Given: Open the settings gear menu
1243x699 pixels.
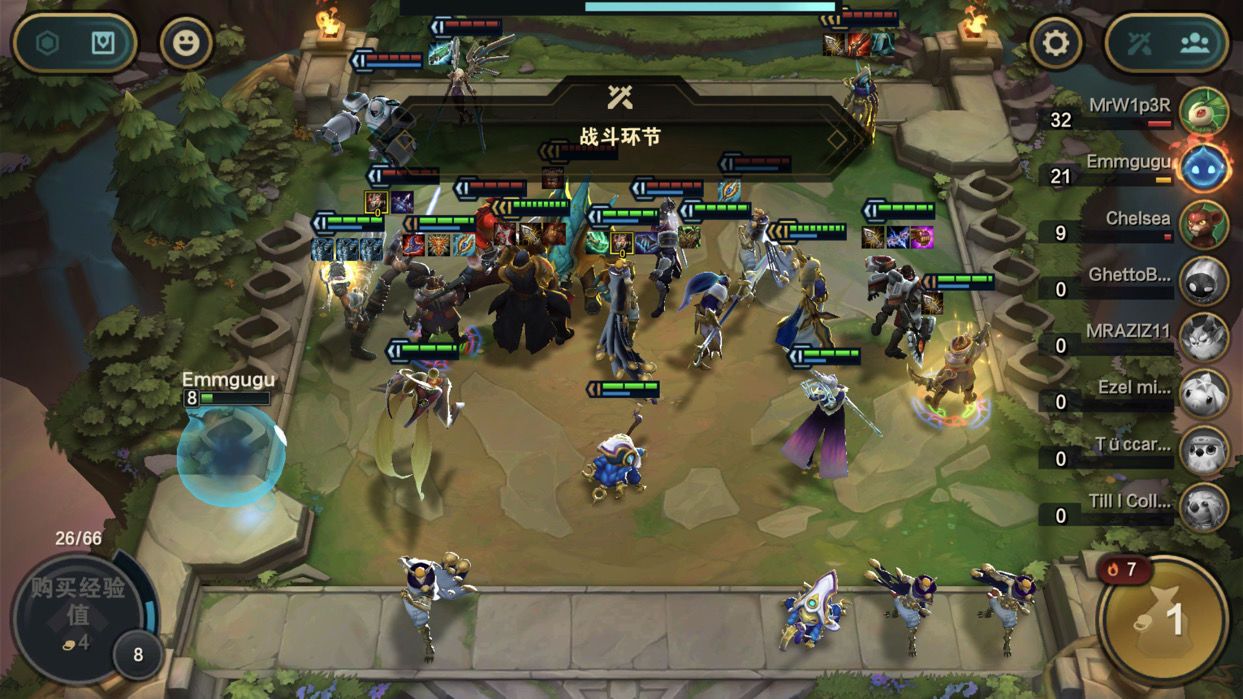Looking at the screenshot, I should [1056, 43].
